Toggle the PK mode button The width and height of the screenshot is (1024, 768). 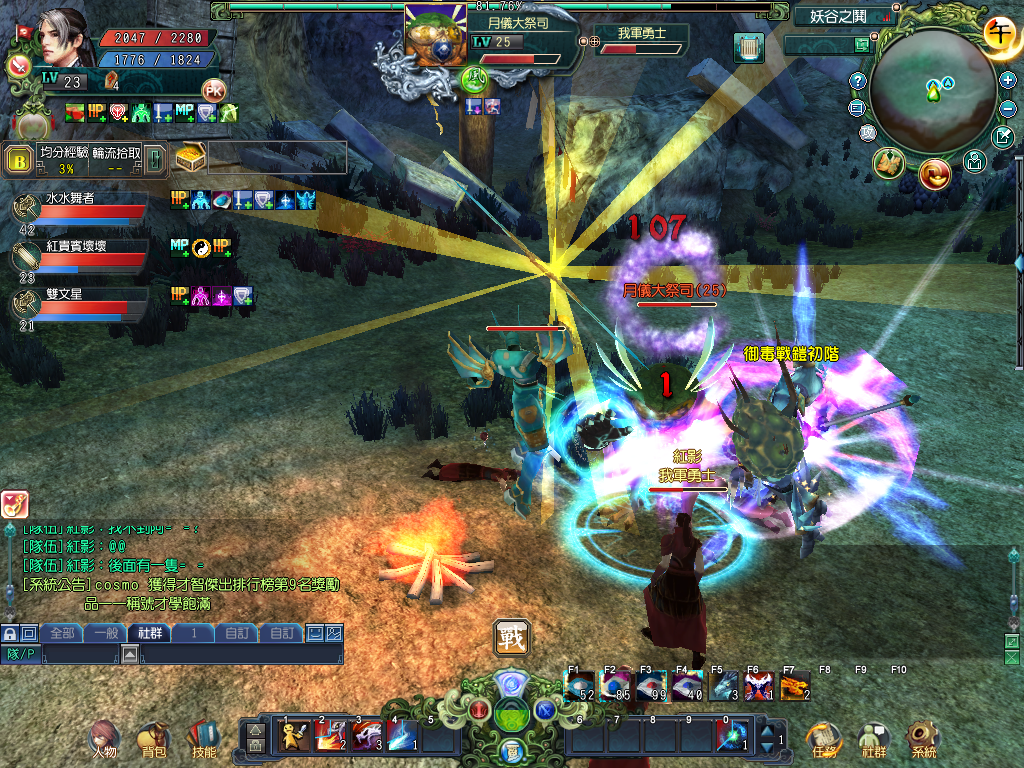click(x=213, y=89)
